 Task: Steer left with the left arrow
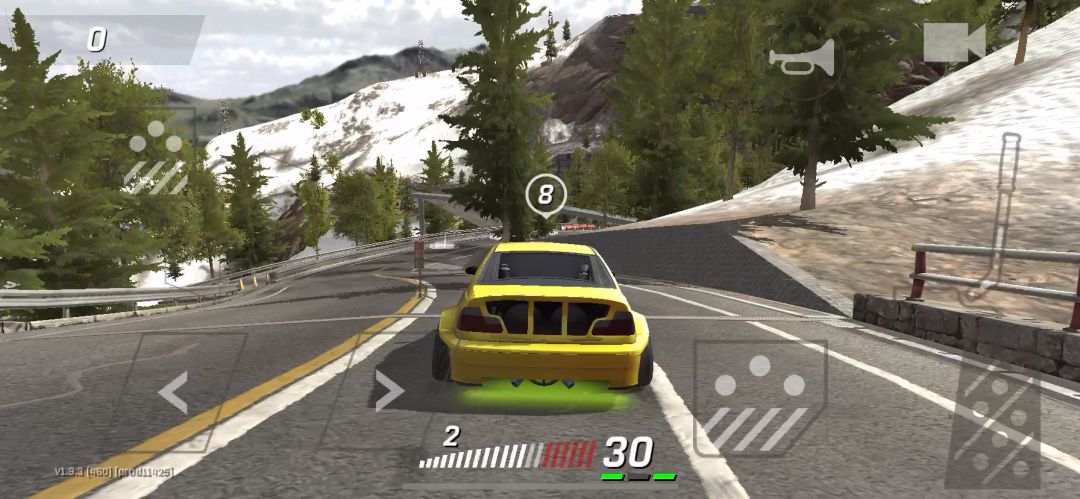[174, 392]
